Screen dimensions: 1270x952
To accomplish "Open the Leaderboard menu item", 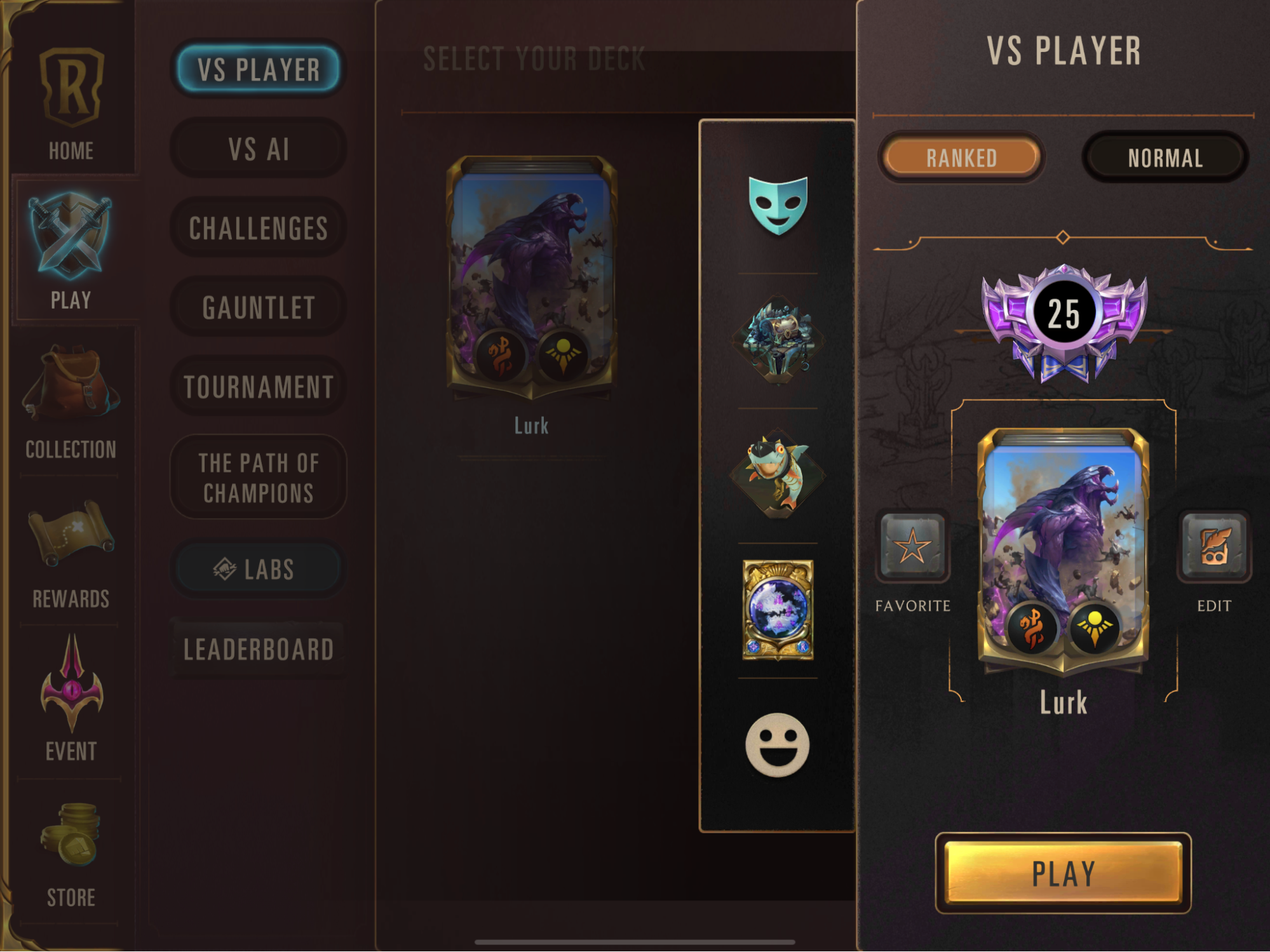I will coord(258,649).
